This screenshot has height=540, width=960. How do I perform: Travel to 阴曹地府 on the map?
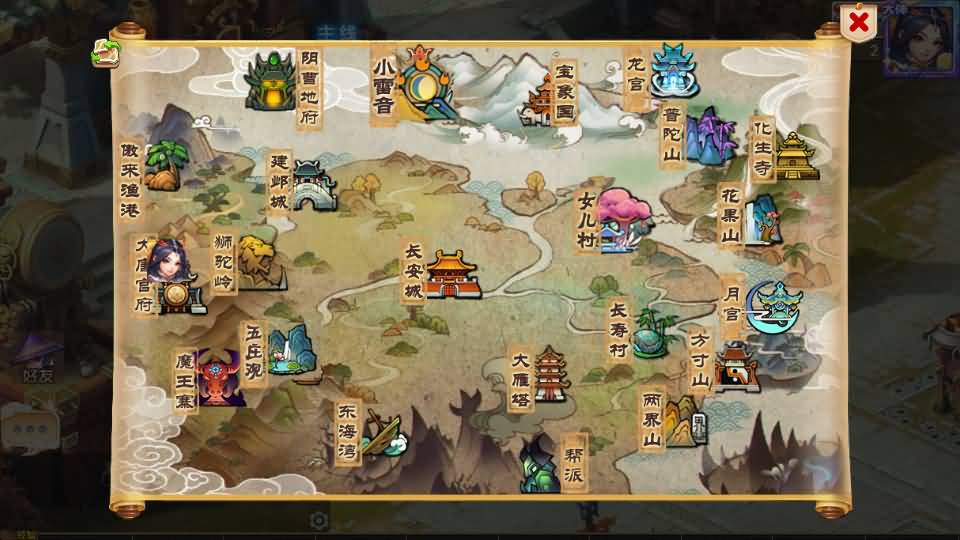(270, 82)
